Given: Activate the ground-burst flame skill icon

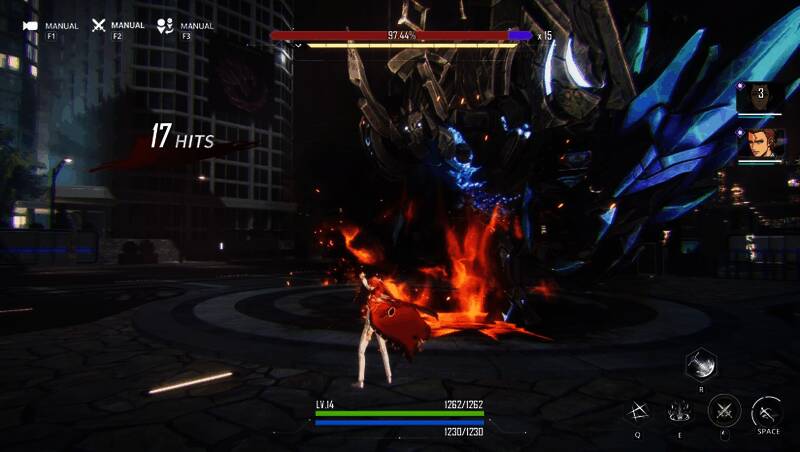Looking at the screenshot, I should tap(682, 411).
